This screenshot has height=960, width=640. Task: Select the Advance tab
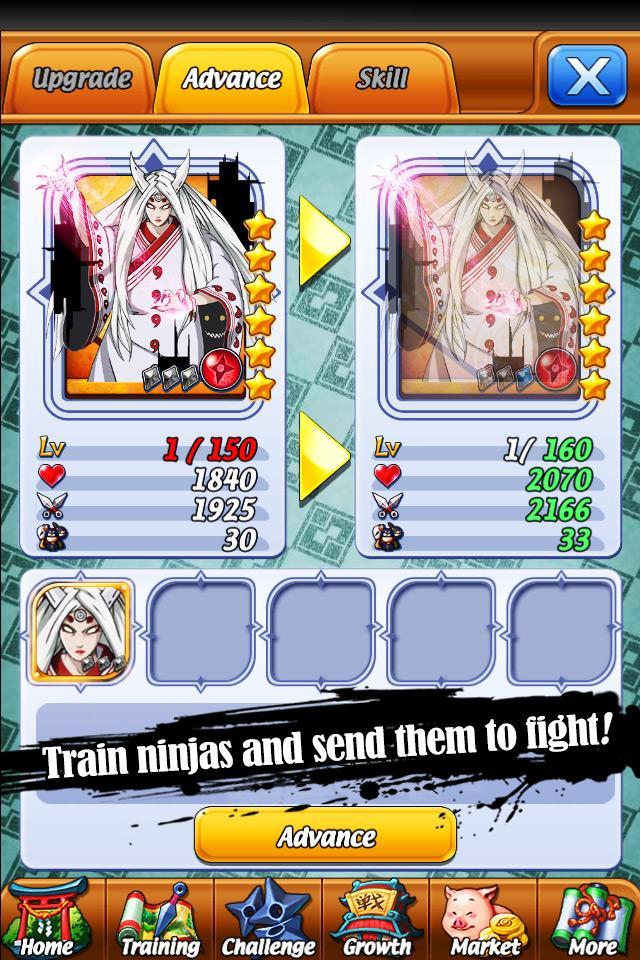[231, 78]
